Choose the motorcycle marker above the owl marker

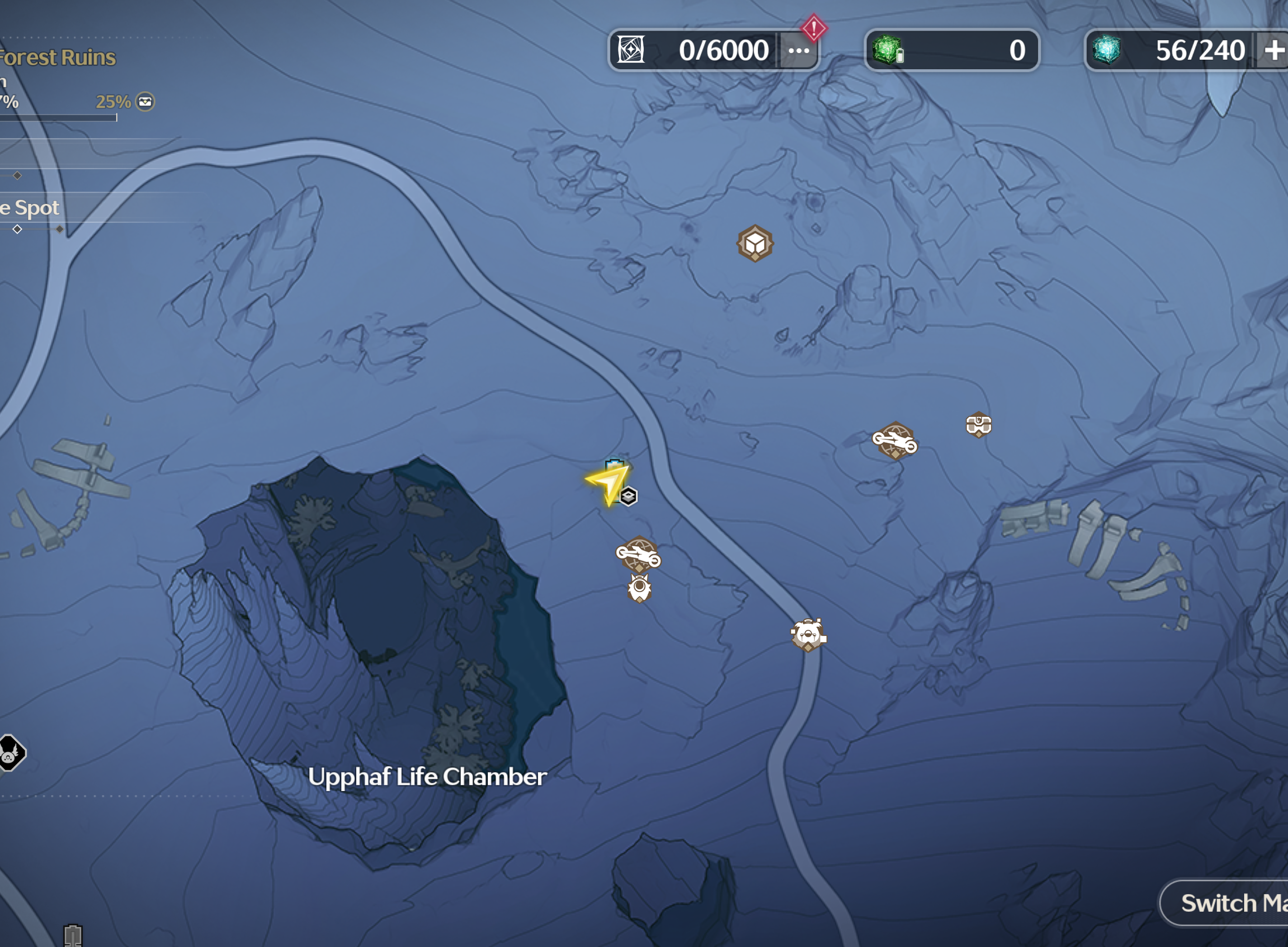coord(638,554)
